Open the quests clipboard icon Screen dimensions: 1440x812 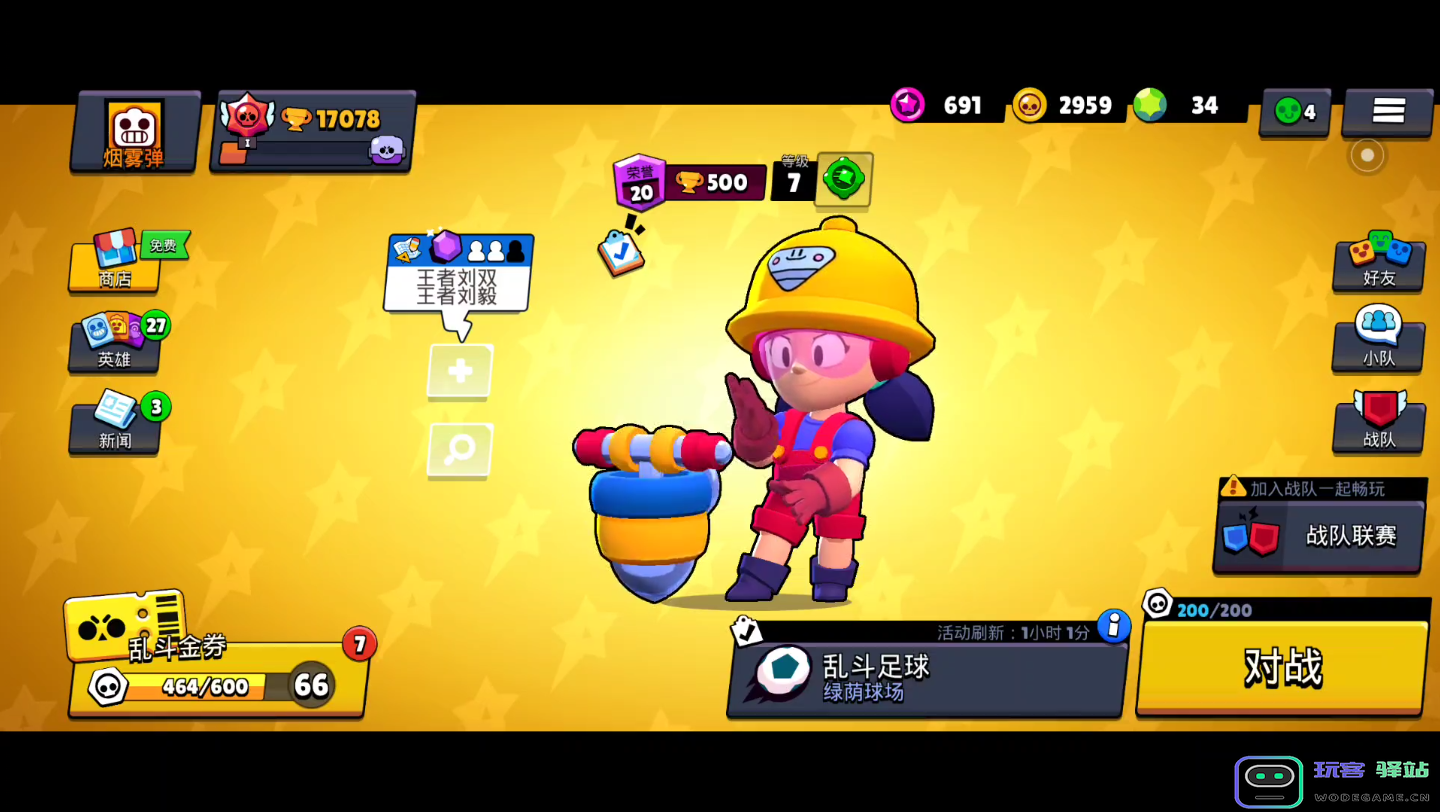pyautogui.click(x=620, y=251)
